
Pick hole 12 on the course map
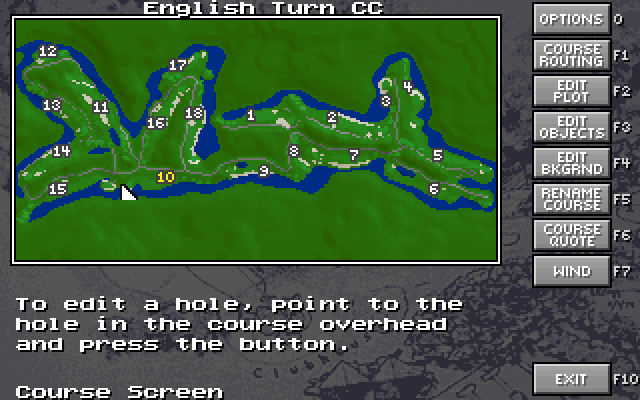coord(47,51)
